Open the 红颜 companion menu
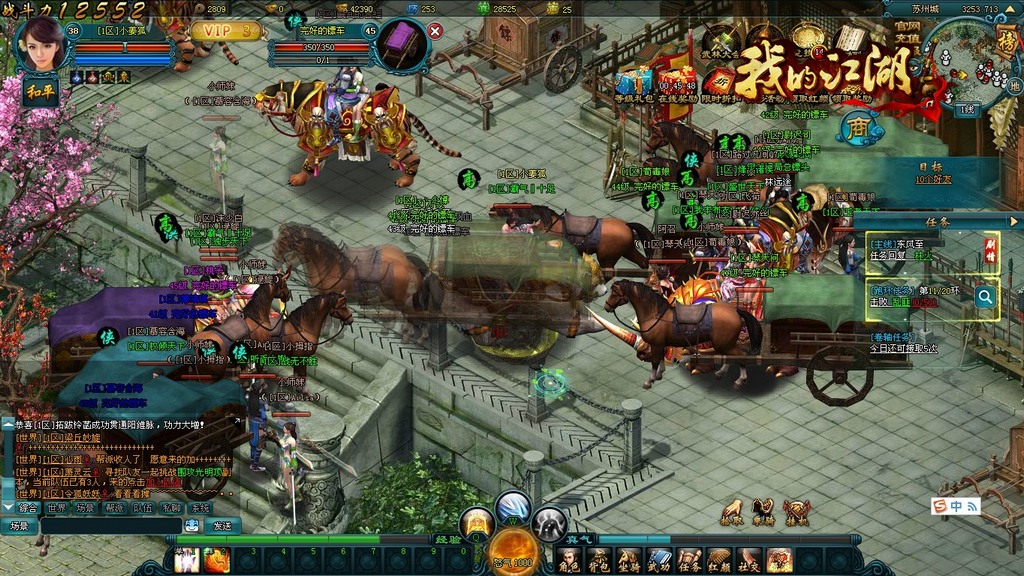This screenshot has height=576, width=1024. tap(720, 560)
